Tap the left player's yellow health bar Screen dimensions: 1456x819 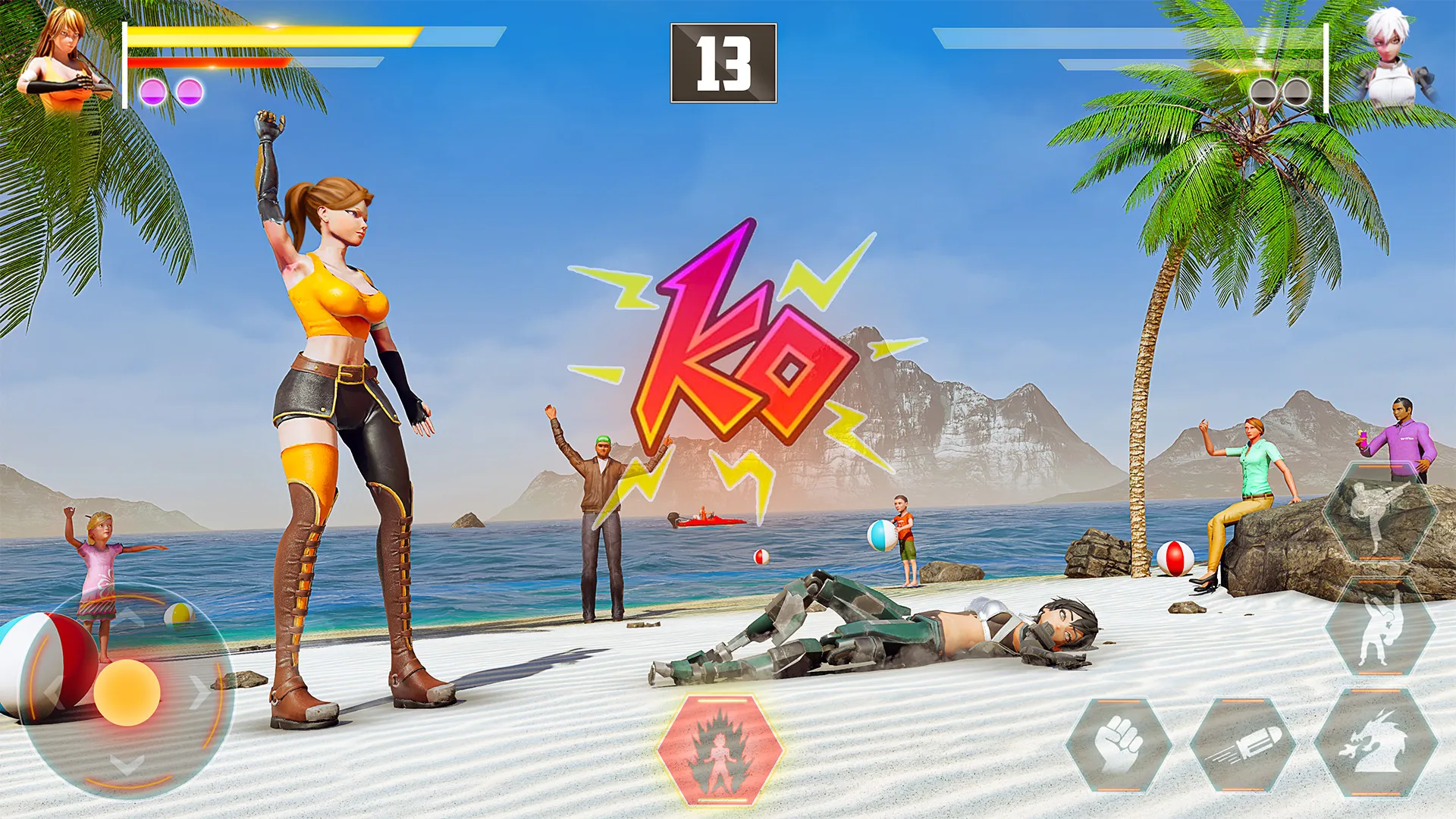[273, 34]
